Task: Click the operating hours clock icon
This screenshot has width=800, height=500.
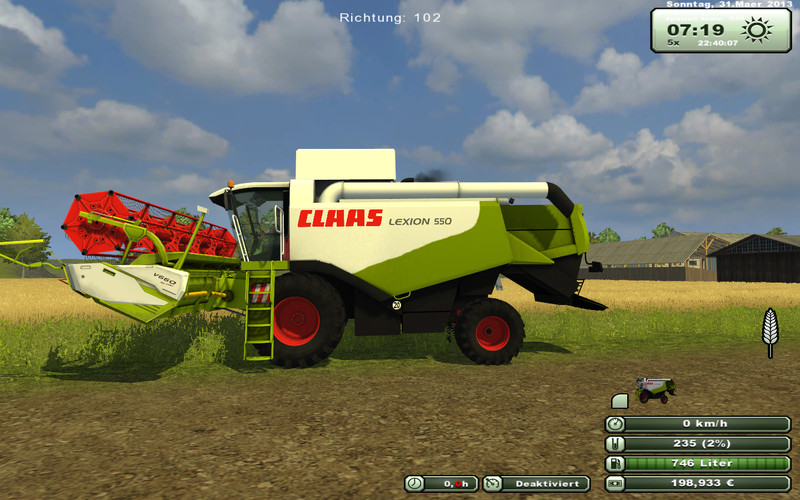Action: point(414,484)
